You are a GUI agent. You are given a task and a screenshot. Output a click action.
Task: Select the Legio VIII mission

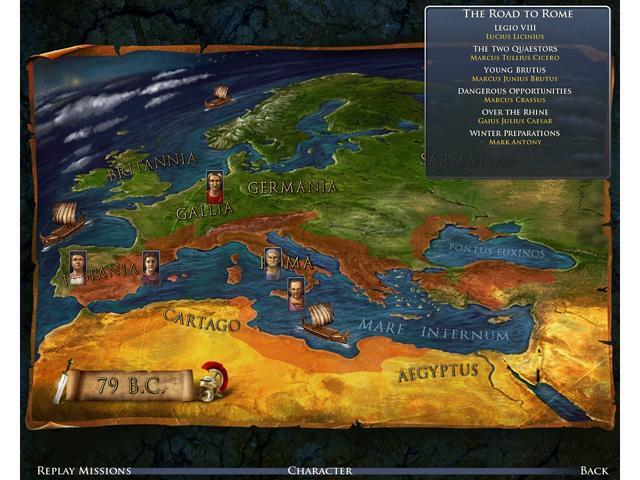516,29
